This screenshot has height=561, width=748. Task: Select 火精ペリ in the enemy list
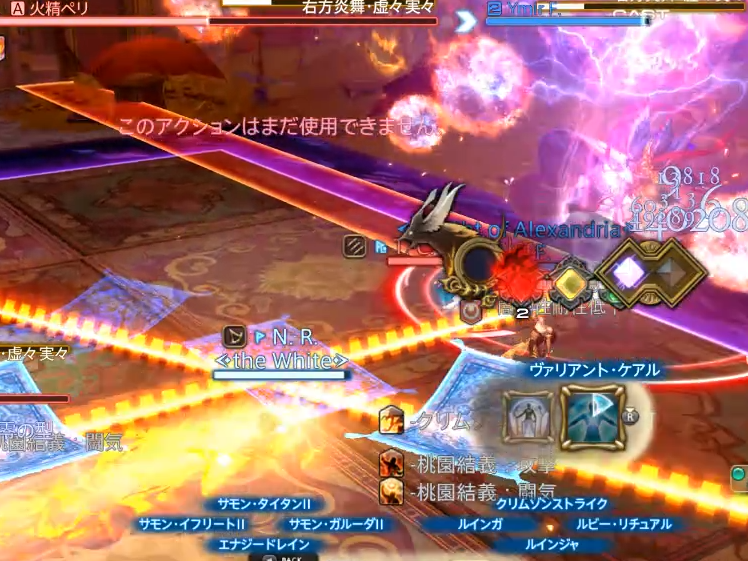tap(60, 10)
